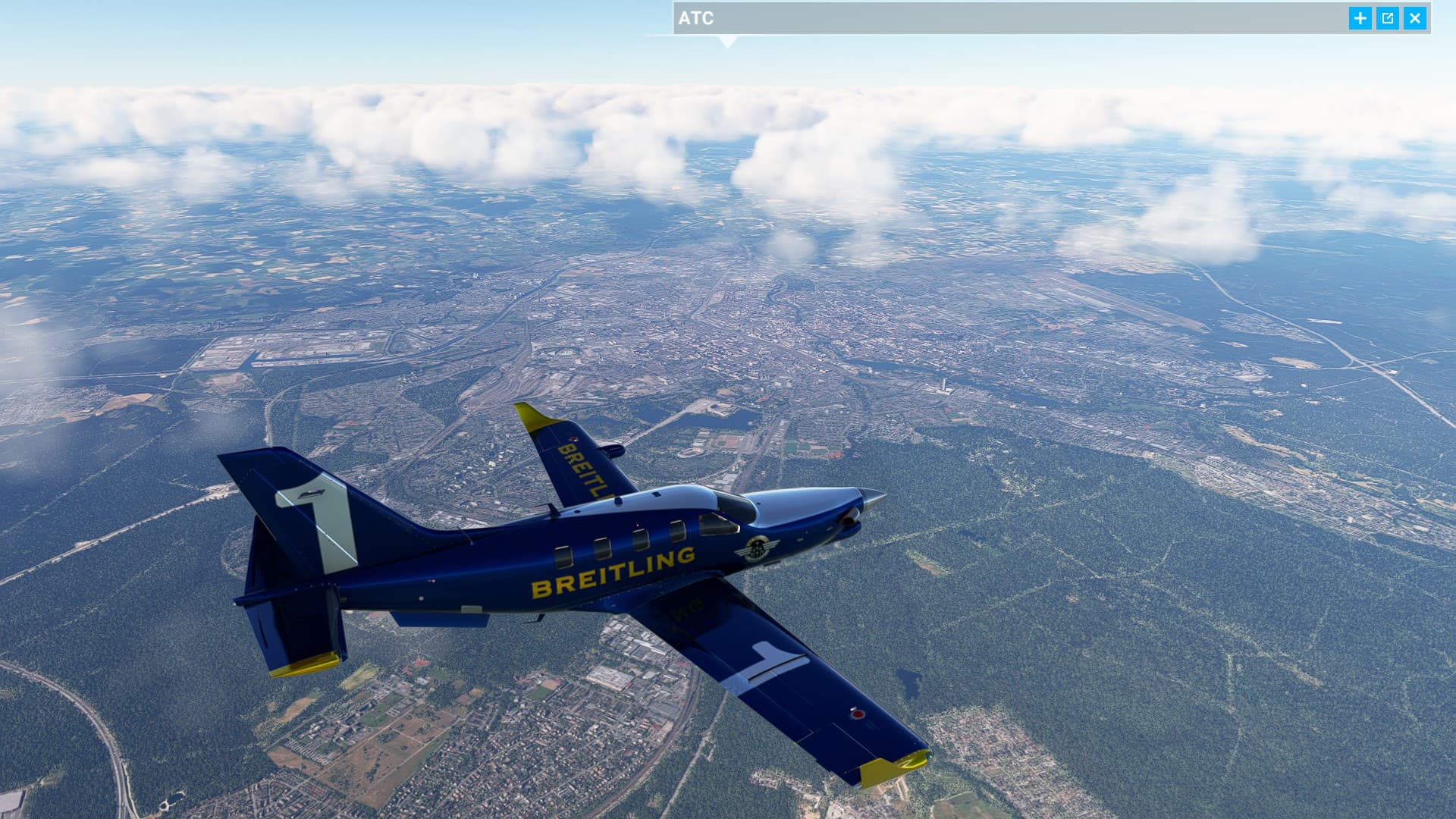
Task: Close the ATC panel
Action: click(1414, 18)
